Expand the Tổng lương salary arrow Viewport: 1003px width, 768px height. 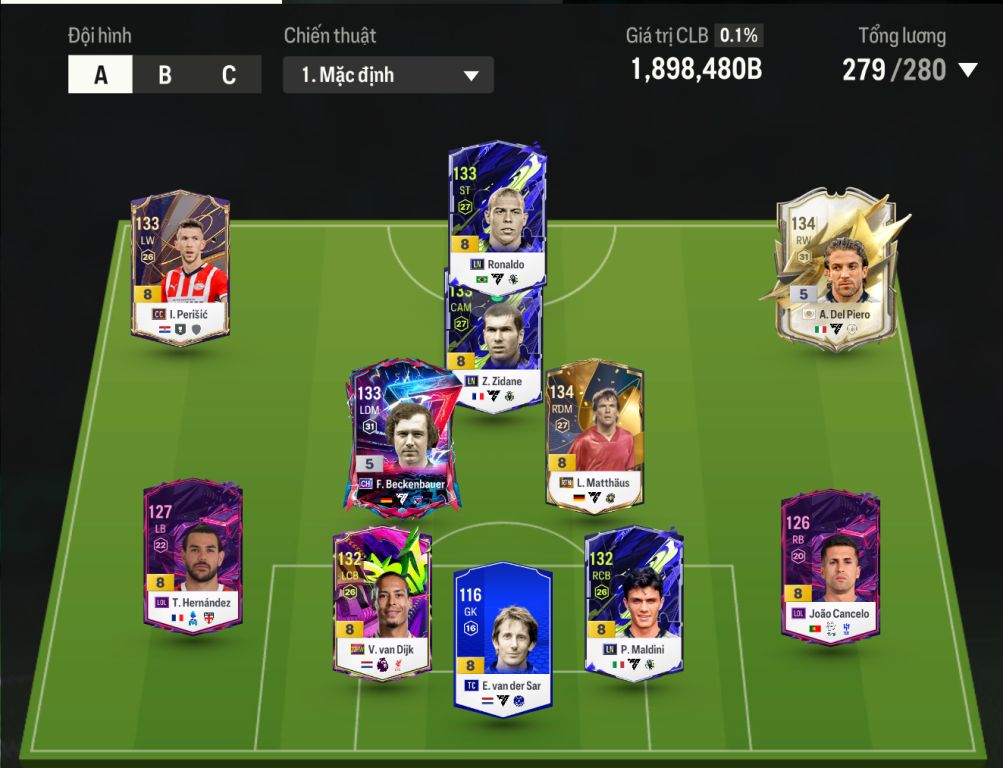(x=967, y=70)
